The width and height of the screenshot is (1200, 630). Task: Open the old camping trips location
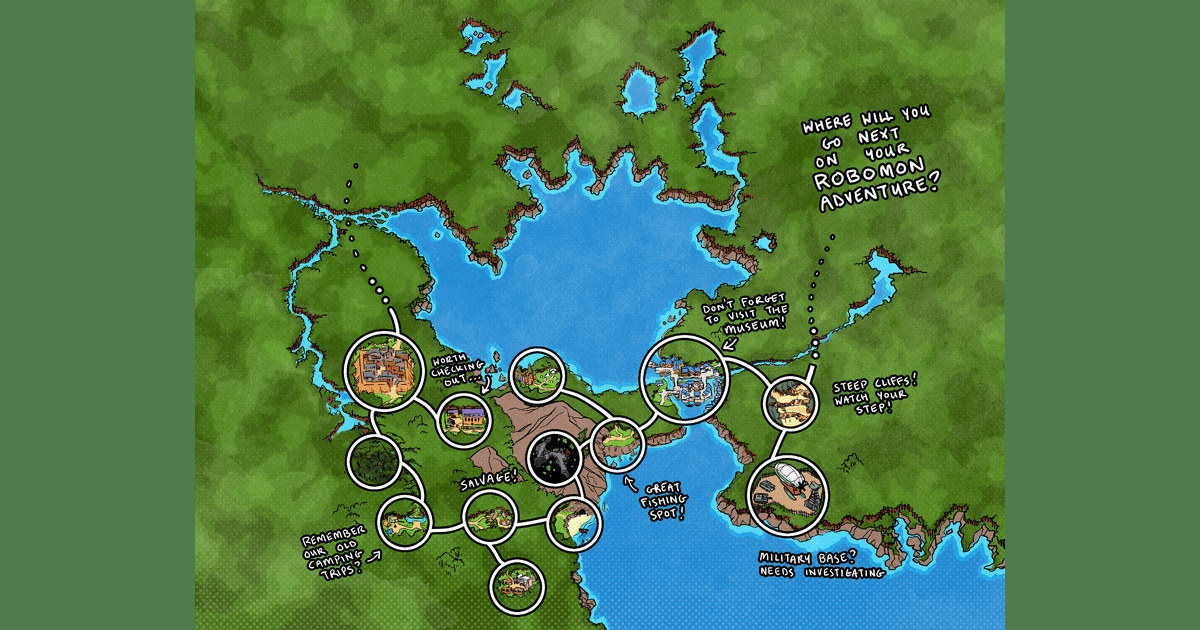click(405, 520)
